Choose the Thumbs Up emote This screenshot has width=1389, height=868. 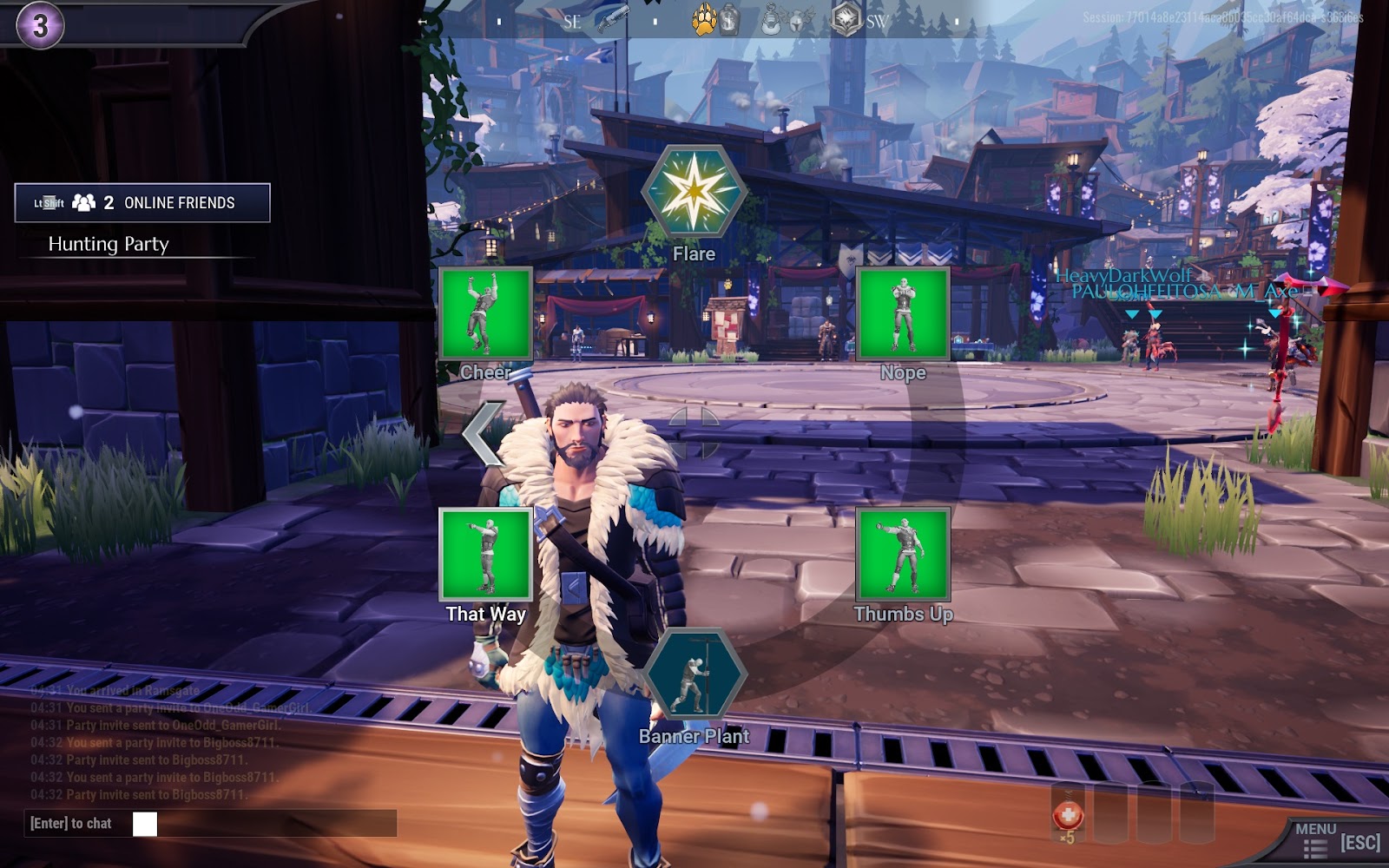[x=903, y=556]
